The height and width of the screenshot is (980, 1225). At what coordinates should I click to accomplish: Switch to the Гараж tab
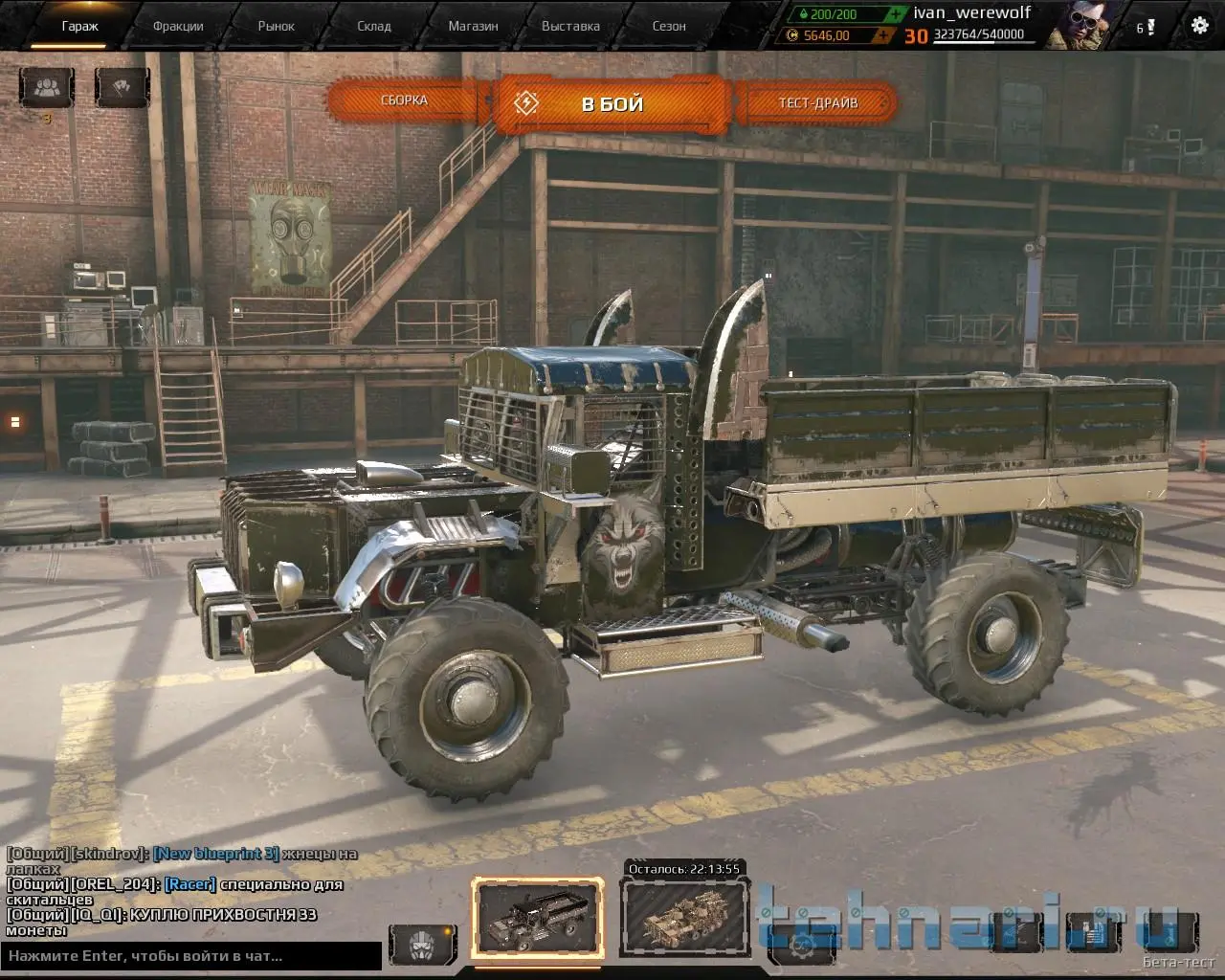pos(80,26)
